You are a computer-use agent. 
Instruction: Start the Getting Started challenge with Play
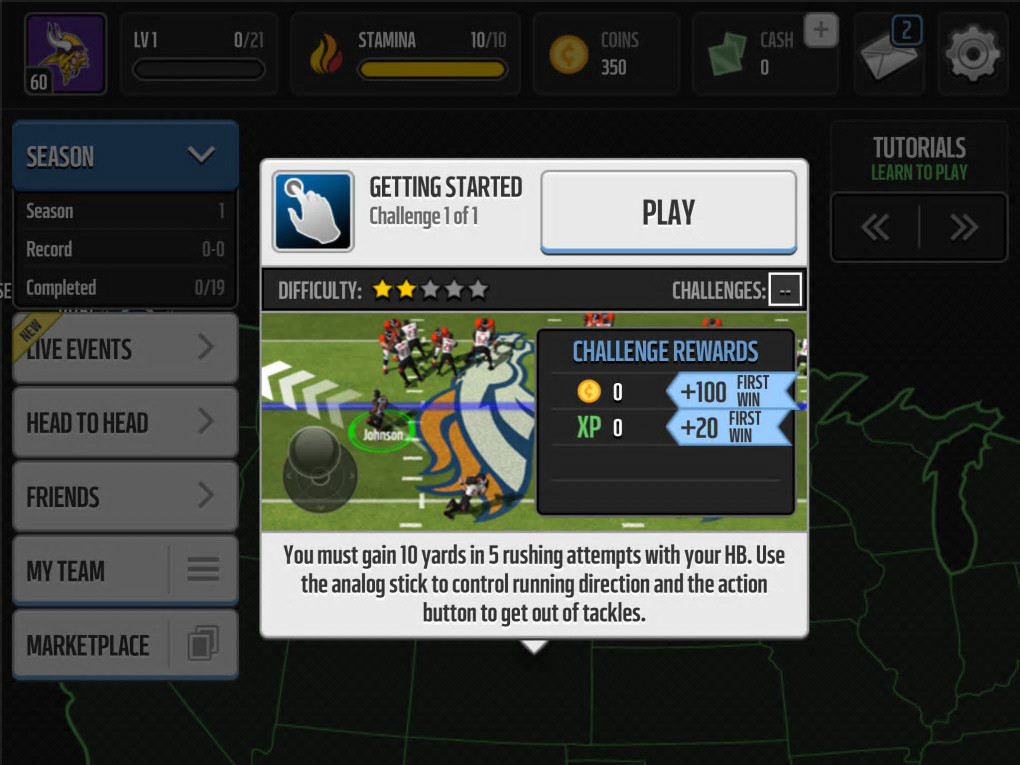coord(668,212)
